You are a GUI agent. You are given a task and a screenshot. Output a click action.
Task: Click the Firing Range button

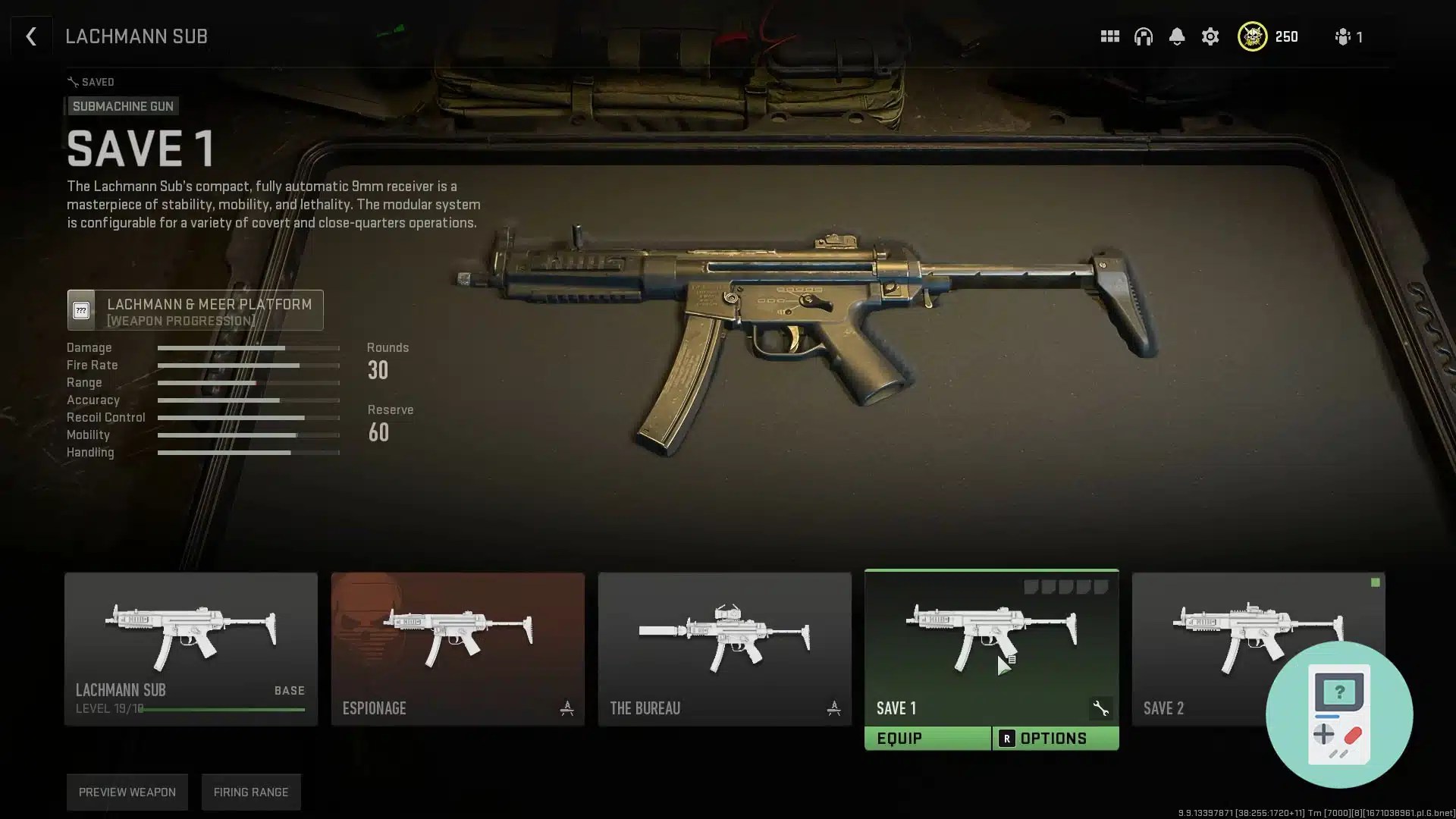click(251, 792)
